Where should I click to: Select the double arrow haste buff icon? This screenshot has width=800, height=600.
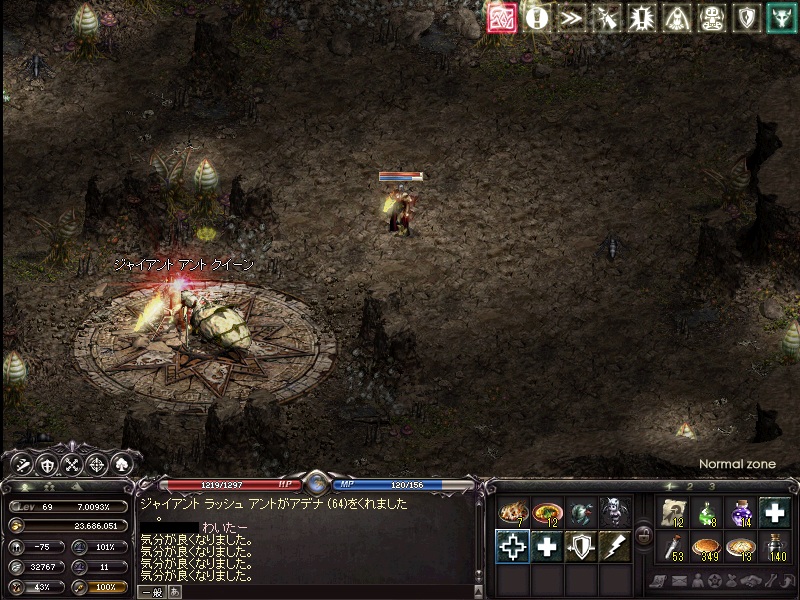pyautogui.click(x=571, y=18)
